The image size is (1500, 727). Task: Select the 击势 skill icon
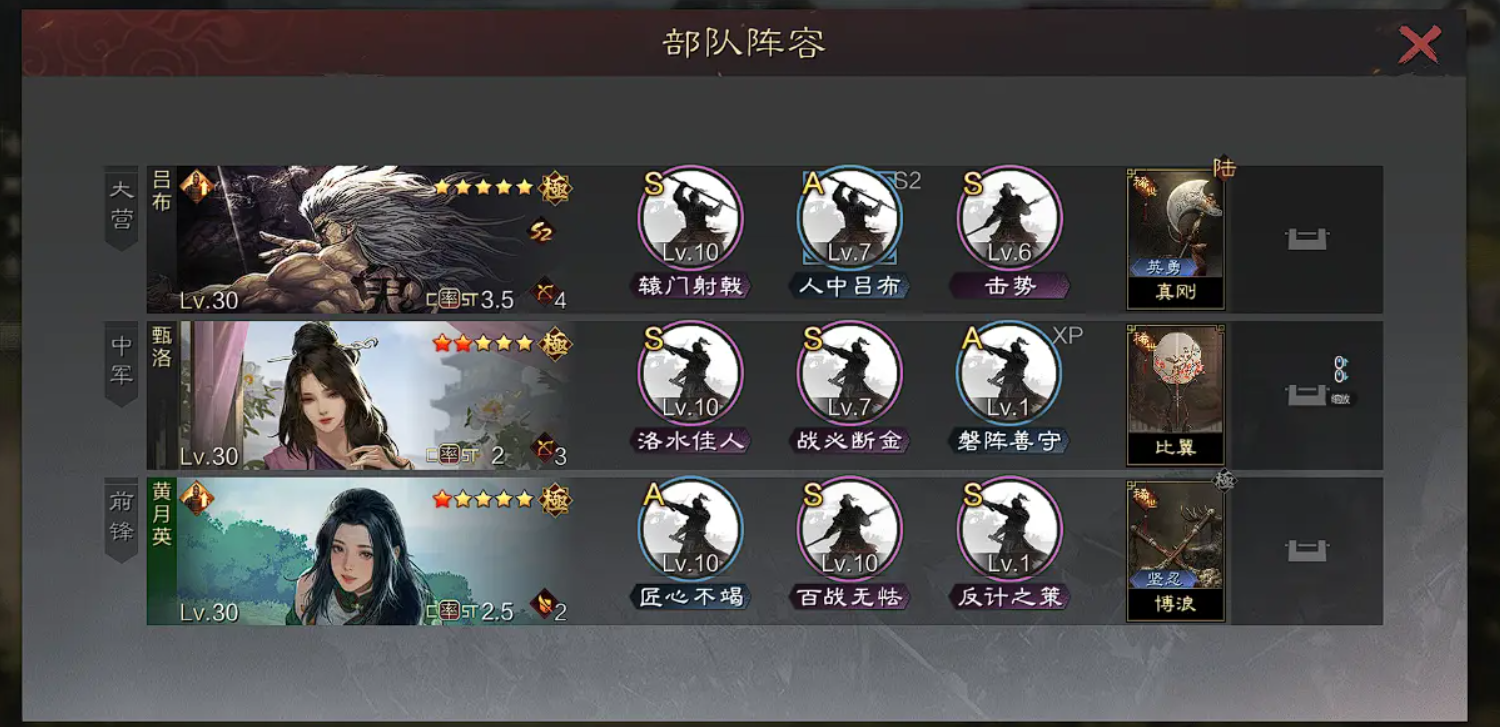pyautogui.click(x=1010, y=218)
